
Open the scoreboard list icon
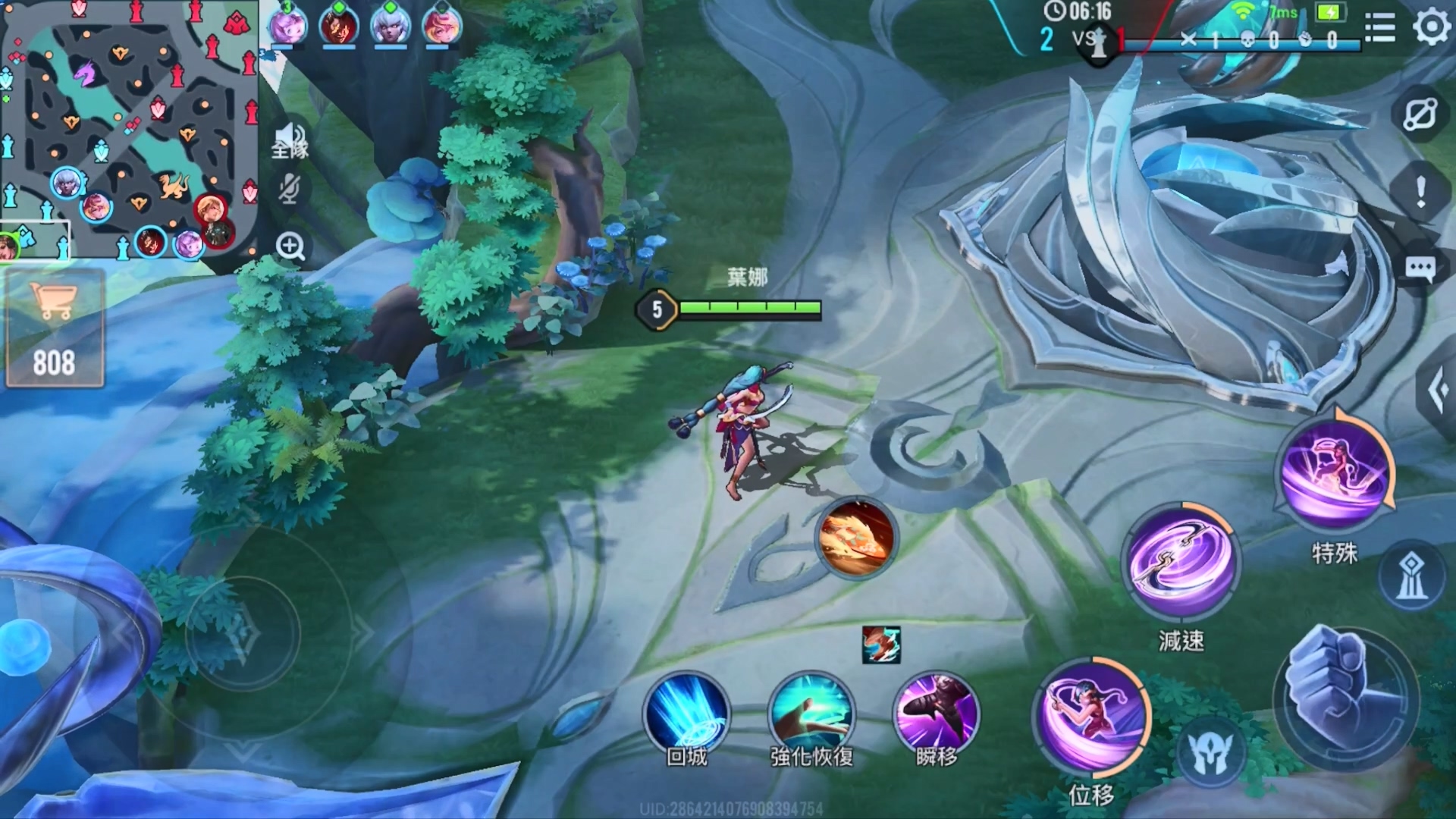(x=1380, y=28)
